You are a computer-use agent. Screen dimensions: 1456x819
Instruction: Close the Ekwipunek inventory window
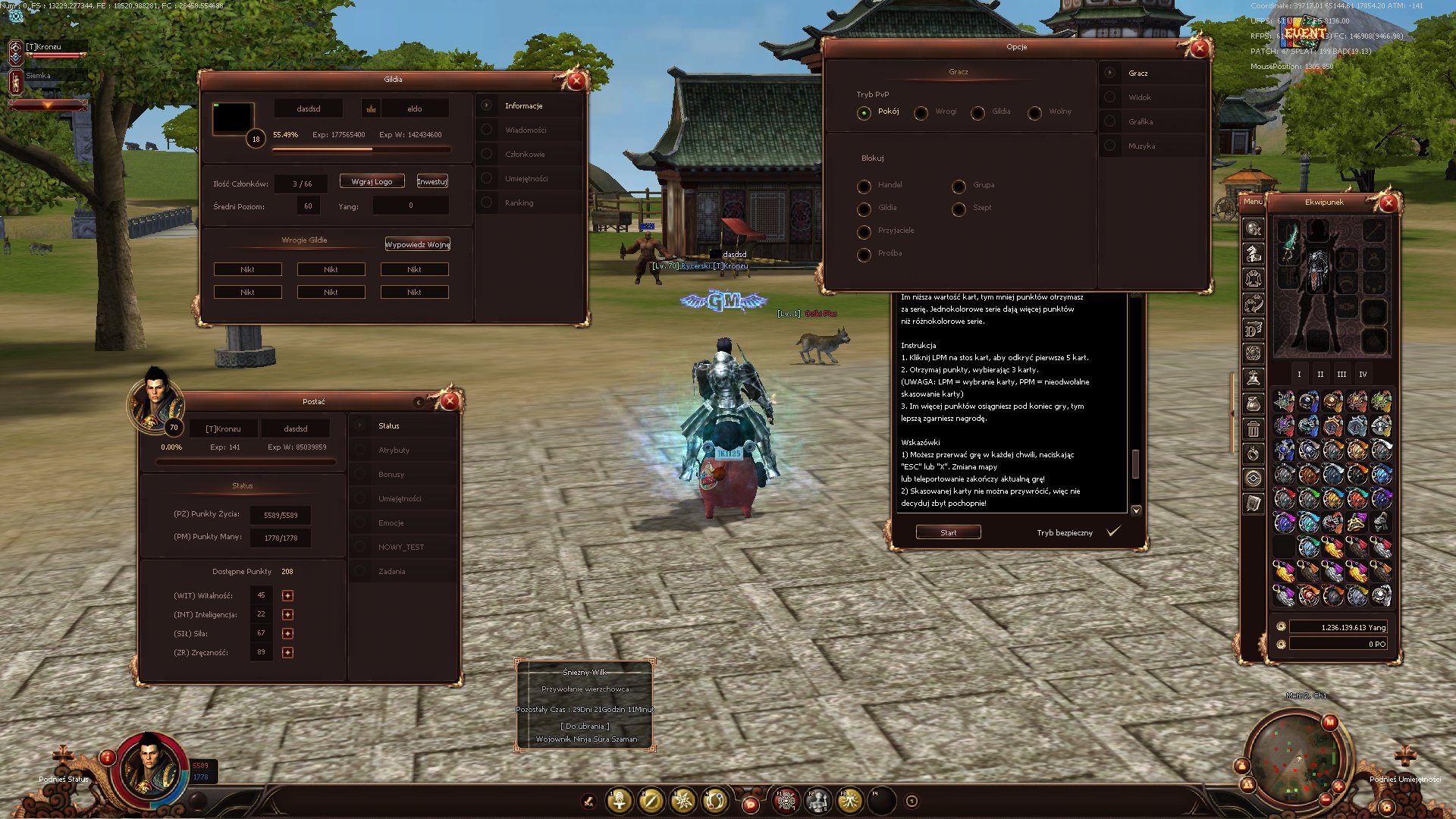(1389, 203)
